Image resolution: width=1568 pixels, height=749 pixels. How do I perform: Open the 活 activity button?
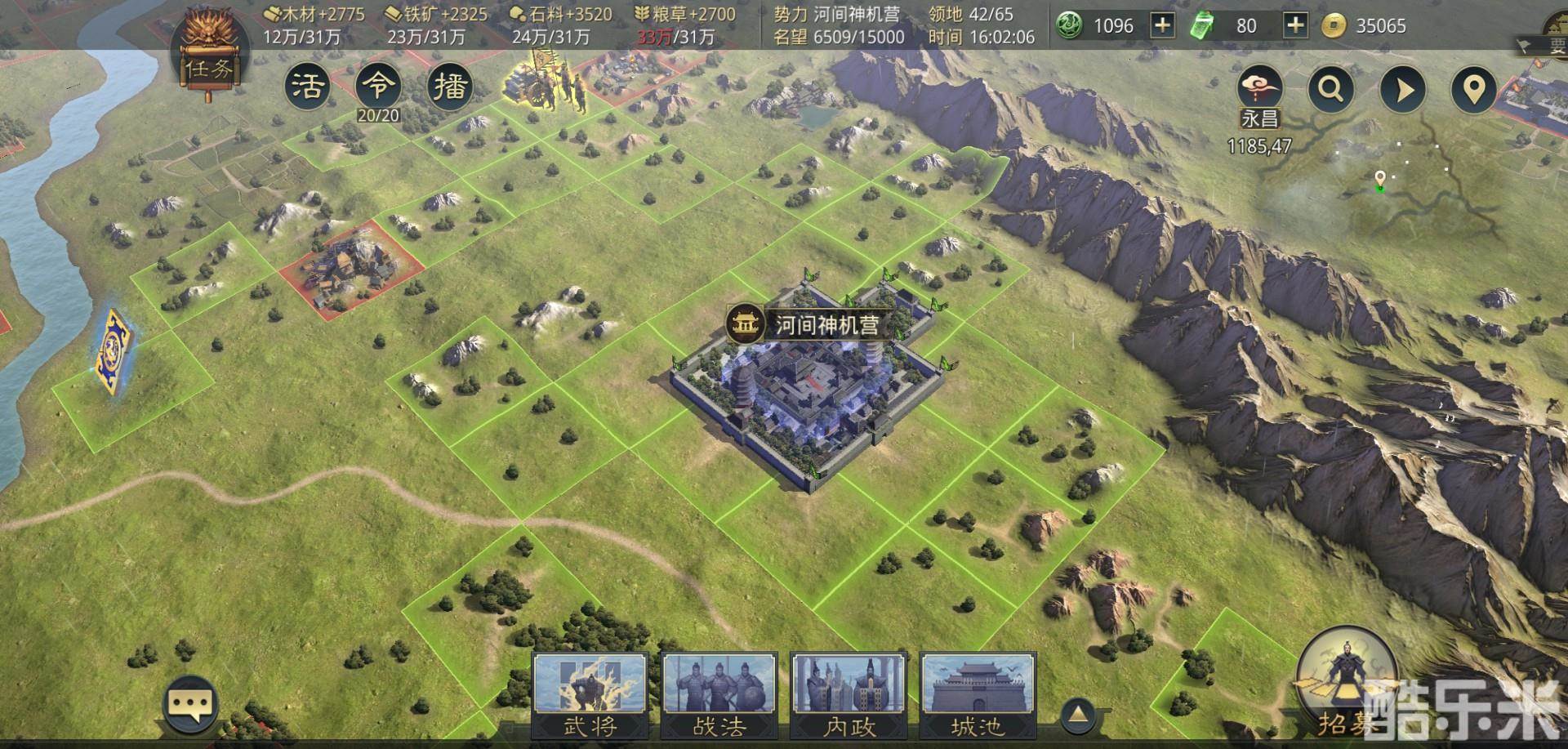(x=308, y=86)
